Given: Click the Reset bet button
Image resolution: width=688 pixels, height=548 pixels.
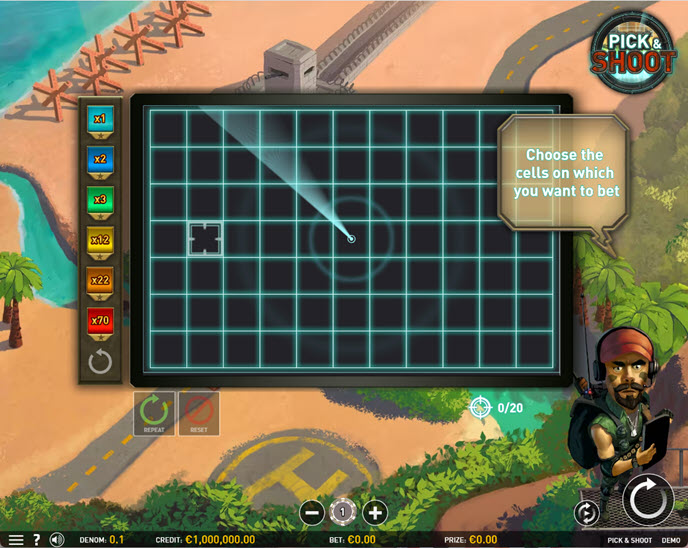Looking at the screenshot, I should click(x=199, y=412).
